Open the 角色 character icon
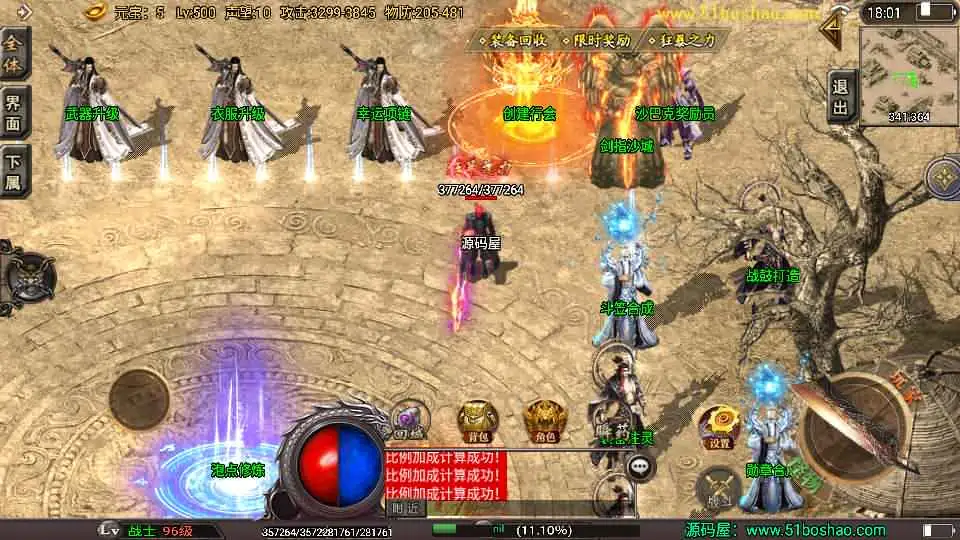The image size is (960, 540). [x=543, y=420]
